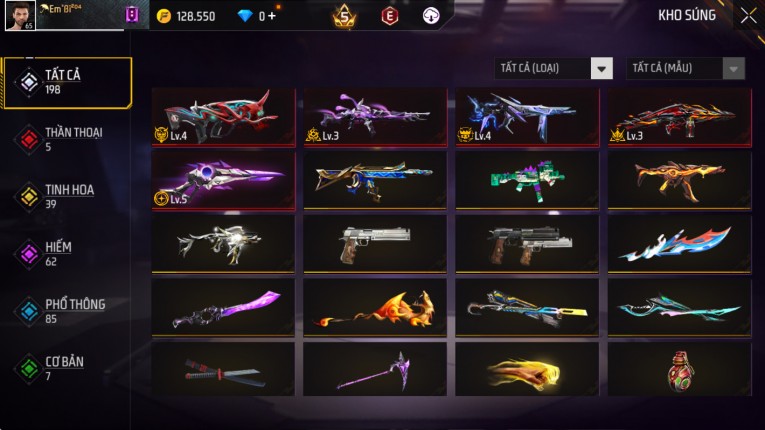Open the gold number 5 rank badge
Screen dimensions: 765x430
[344, 16]
